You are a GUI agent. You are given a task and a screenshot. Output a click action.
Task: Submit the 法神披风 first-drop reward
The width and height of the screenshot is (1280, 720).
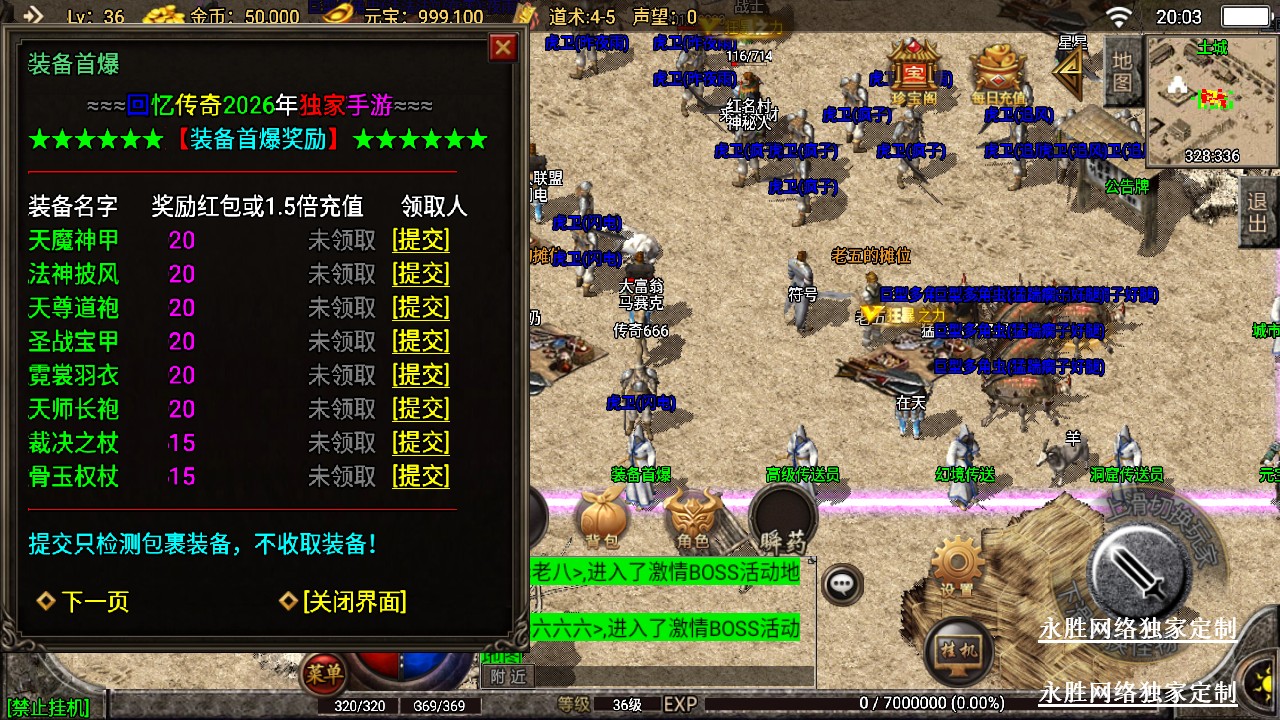tap(421, 274)
